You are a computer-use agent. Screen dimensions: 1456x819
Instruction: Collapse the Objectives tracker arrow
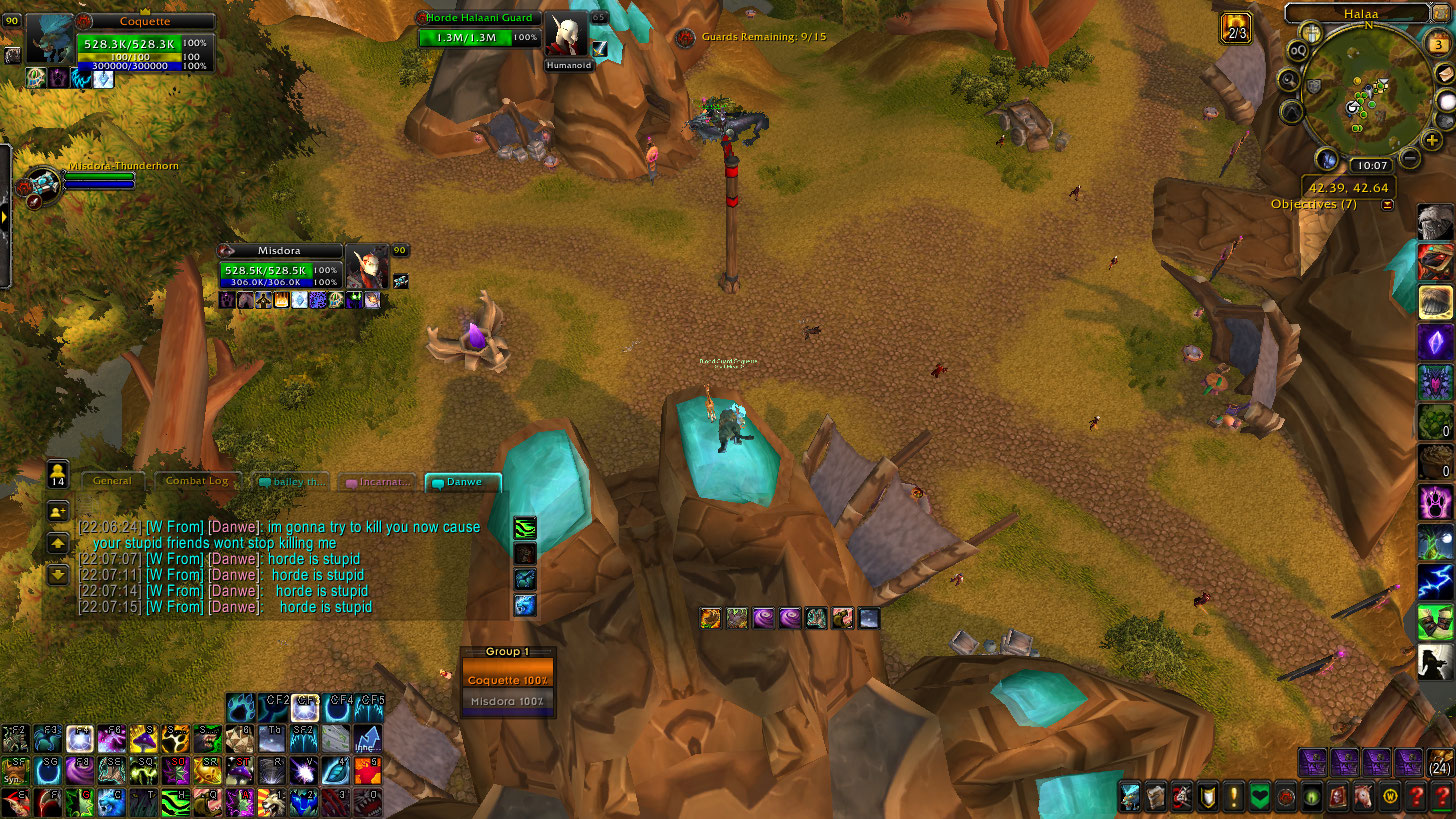pyautogui.click(x=1387, y=205)
